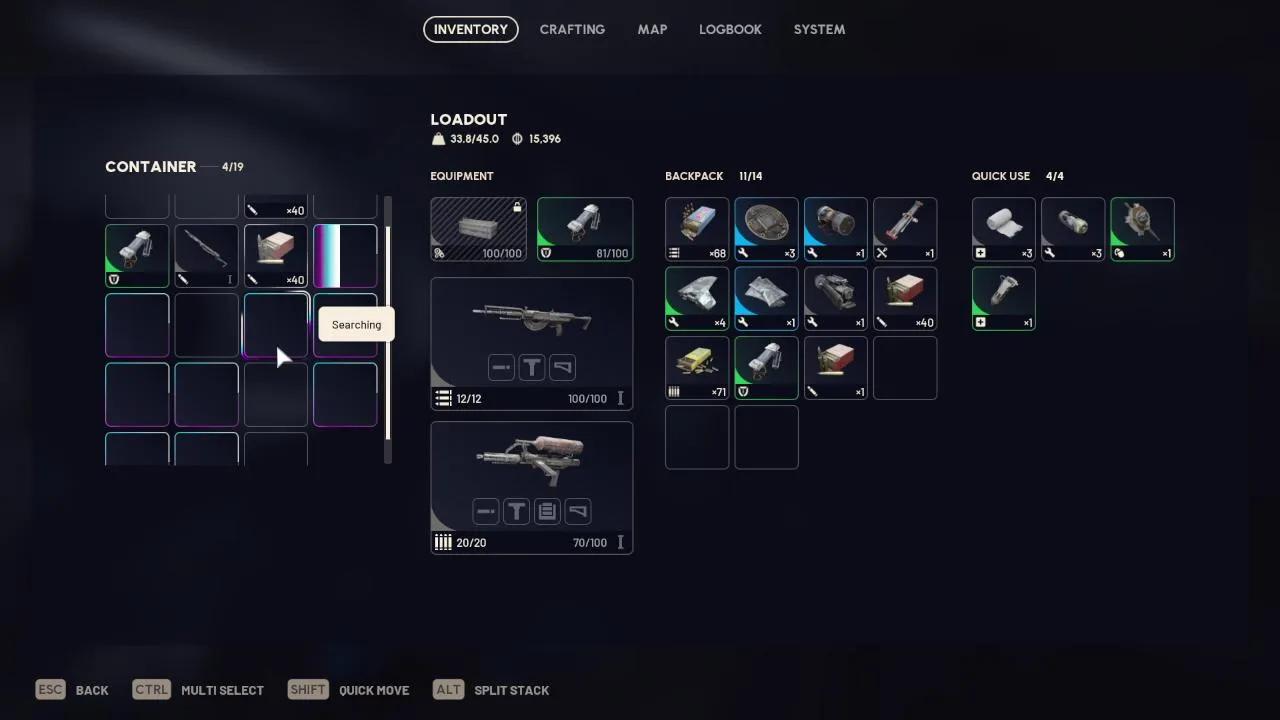
Task: Take the rifle from the container
Action: 206,256
